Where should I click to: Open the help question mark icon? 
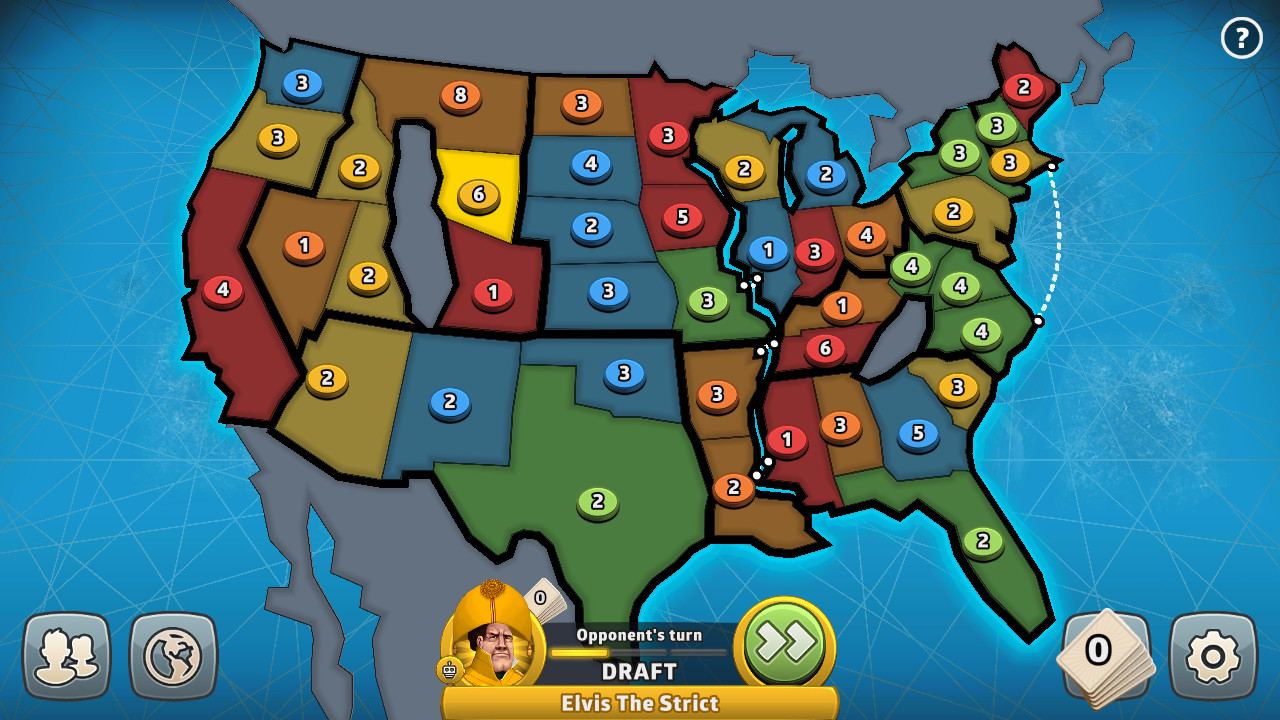click(1241, 38)
